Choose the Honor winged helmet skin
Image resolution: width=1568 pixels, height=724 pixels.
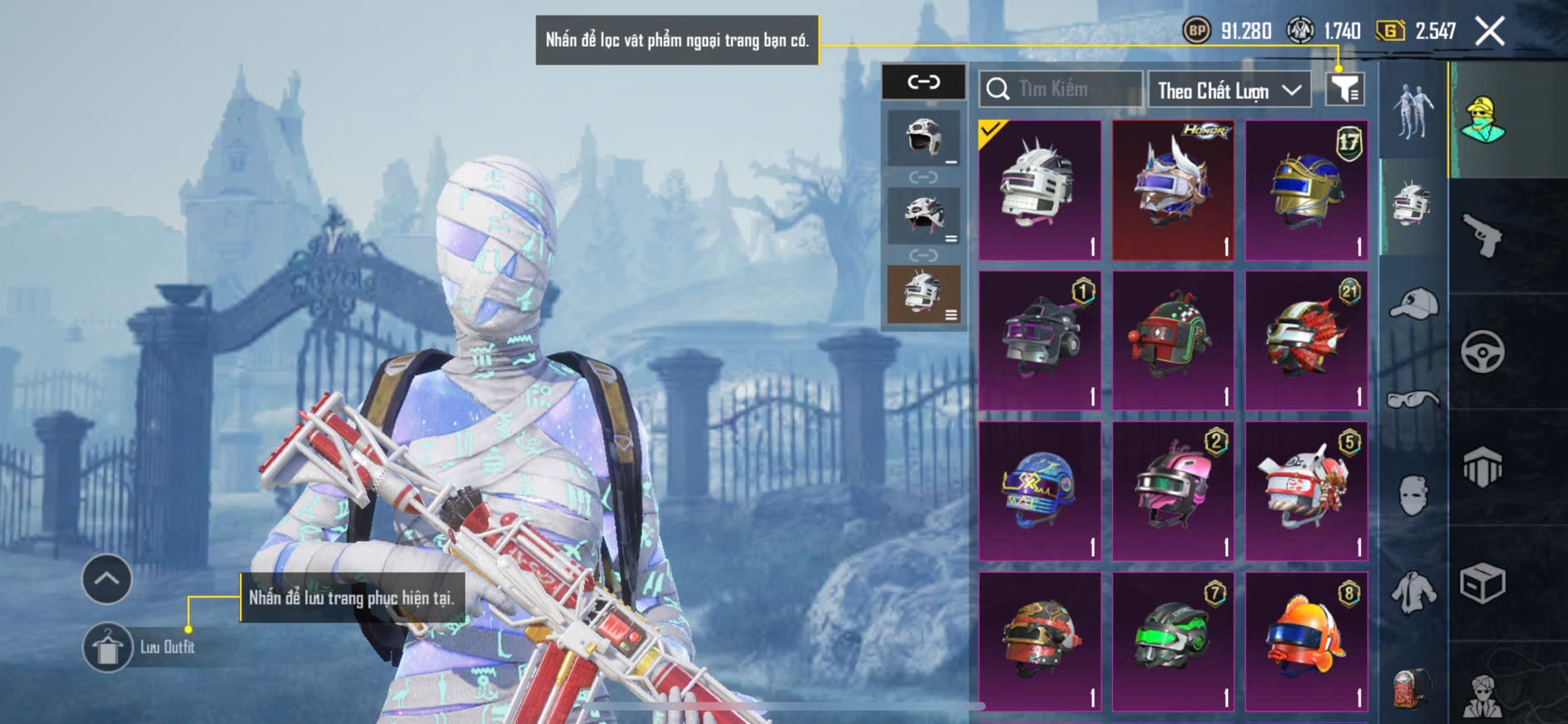click(1173, 190)
